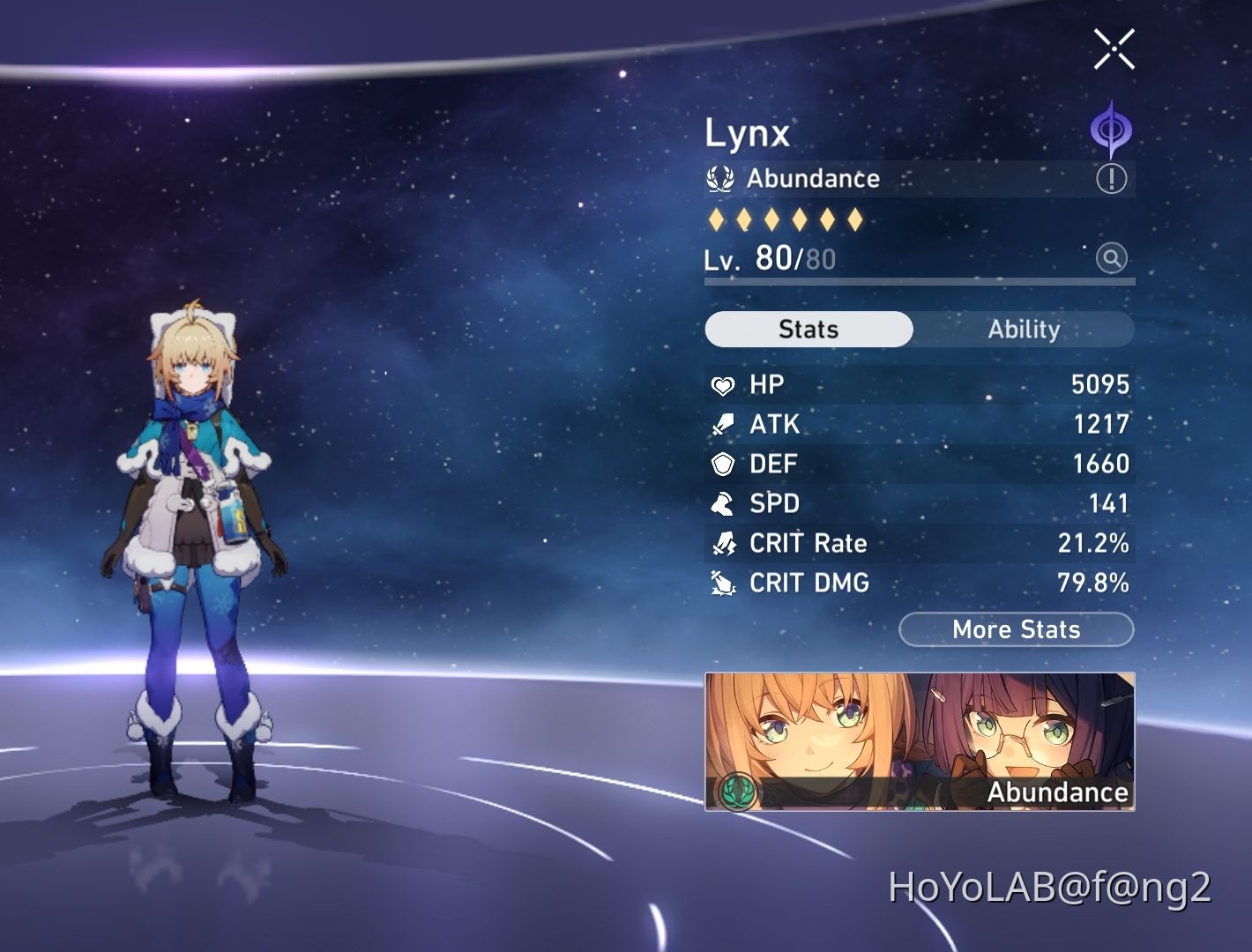Click the CRIT Rate icon
Image resolution: width=1252 pixels, height=952 pixels.
pos(723,543)
